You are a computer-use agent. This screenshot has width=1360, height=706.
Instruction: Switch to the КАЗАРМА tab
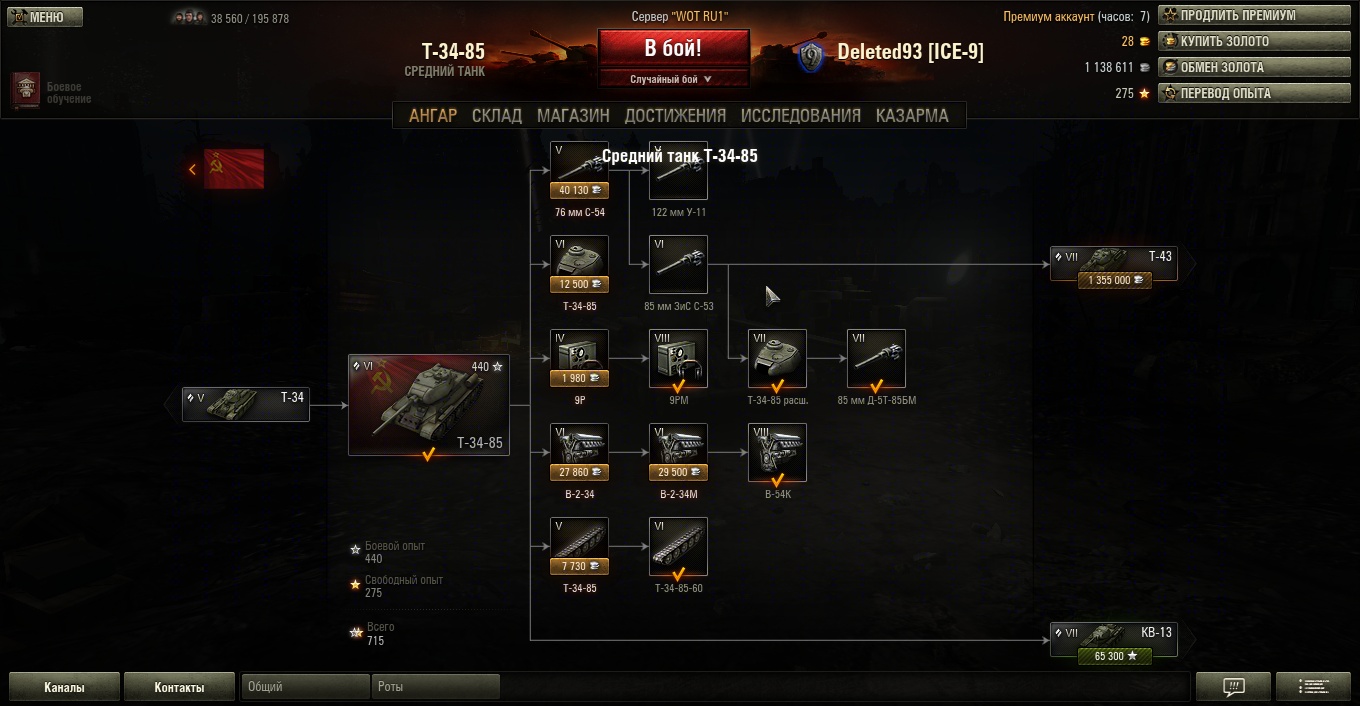point(912,115)
